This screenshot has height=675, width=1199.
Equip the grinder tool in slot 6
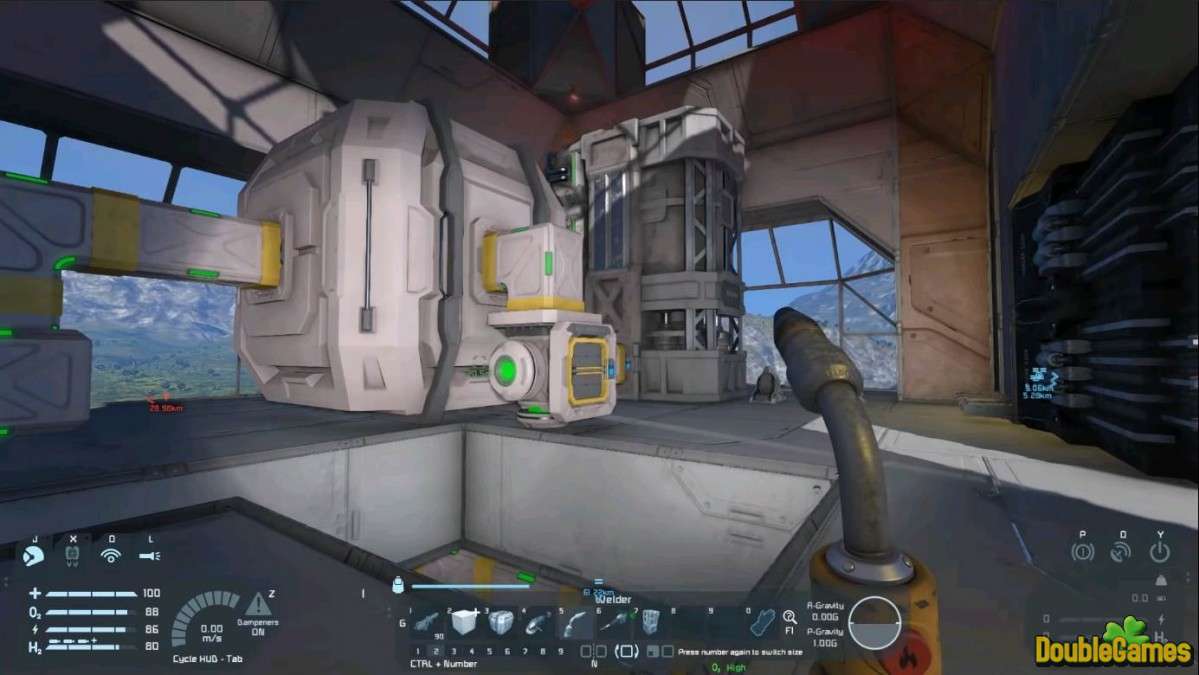click(x=612, y=623)
